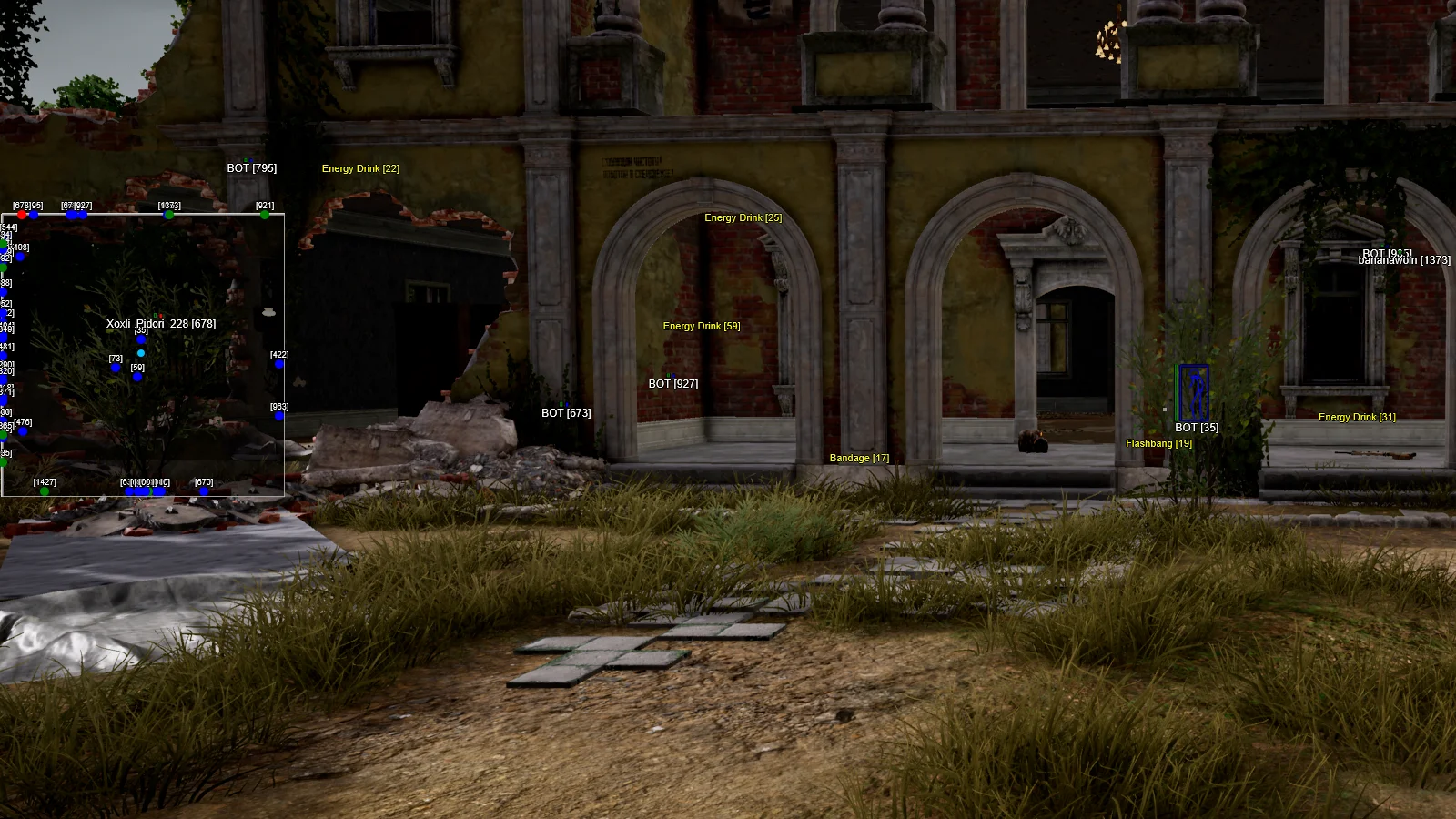Select the cyan player dot on the radar

(141, 353)
